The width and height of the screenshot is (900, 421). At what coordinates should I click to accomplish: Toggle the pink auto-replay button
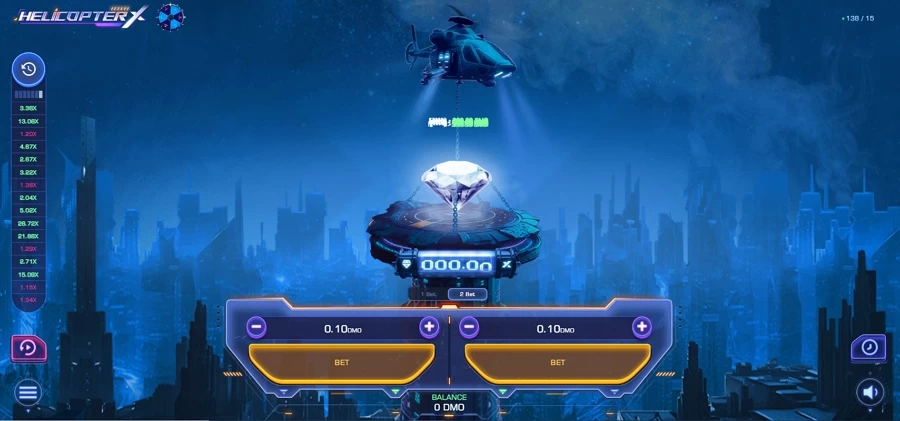point(27,348)
